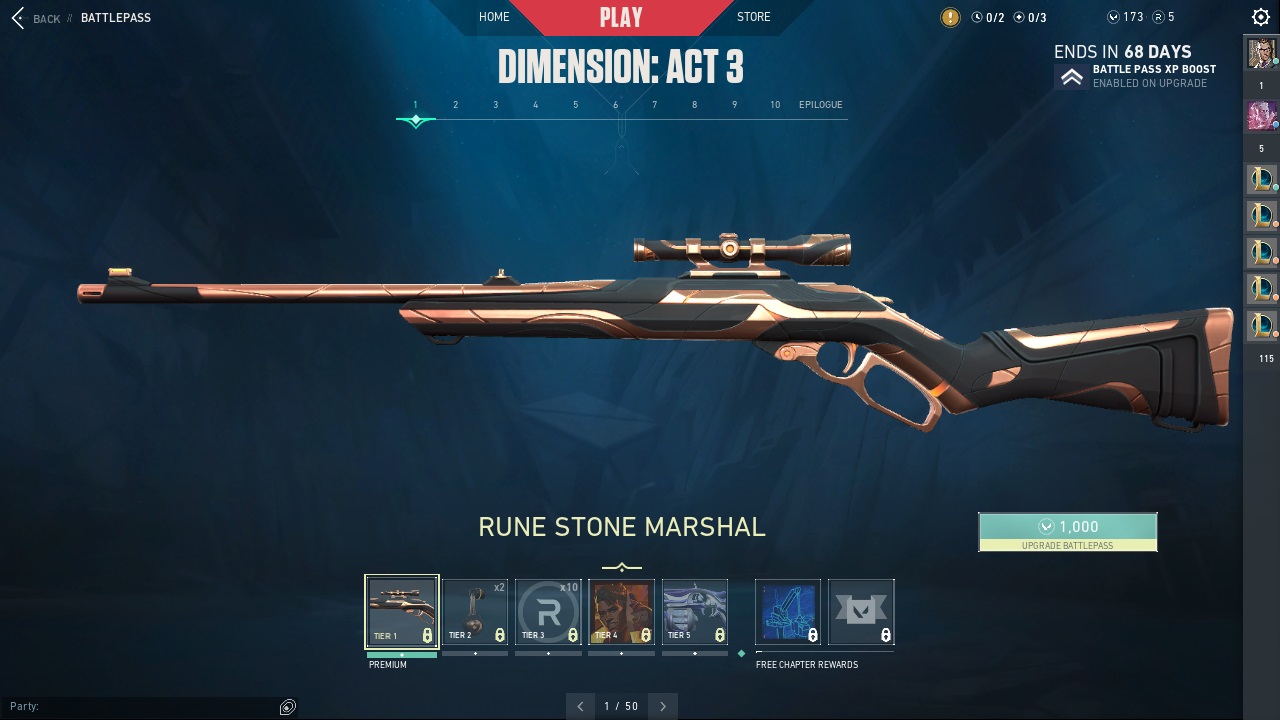Screen dimensions: 1280x720
Task: Click the back arrow beside BATTLEPASS
Action: click(x=17, y=17)
